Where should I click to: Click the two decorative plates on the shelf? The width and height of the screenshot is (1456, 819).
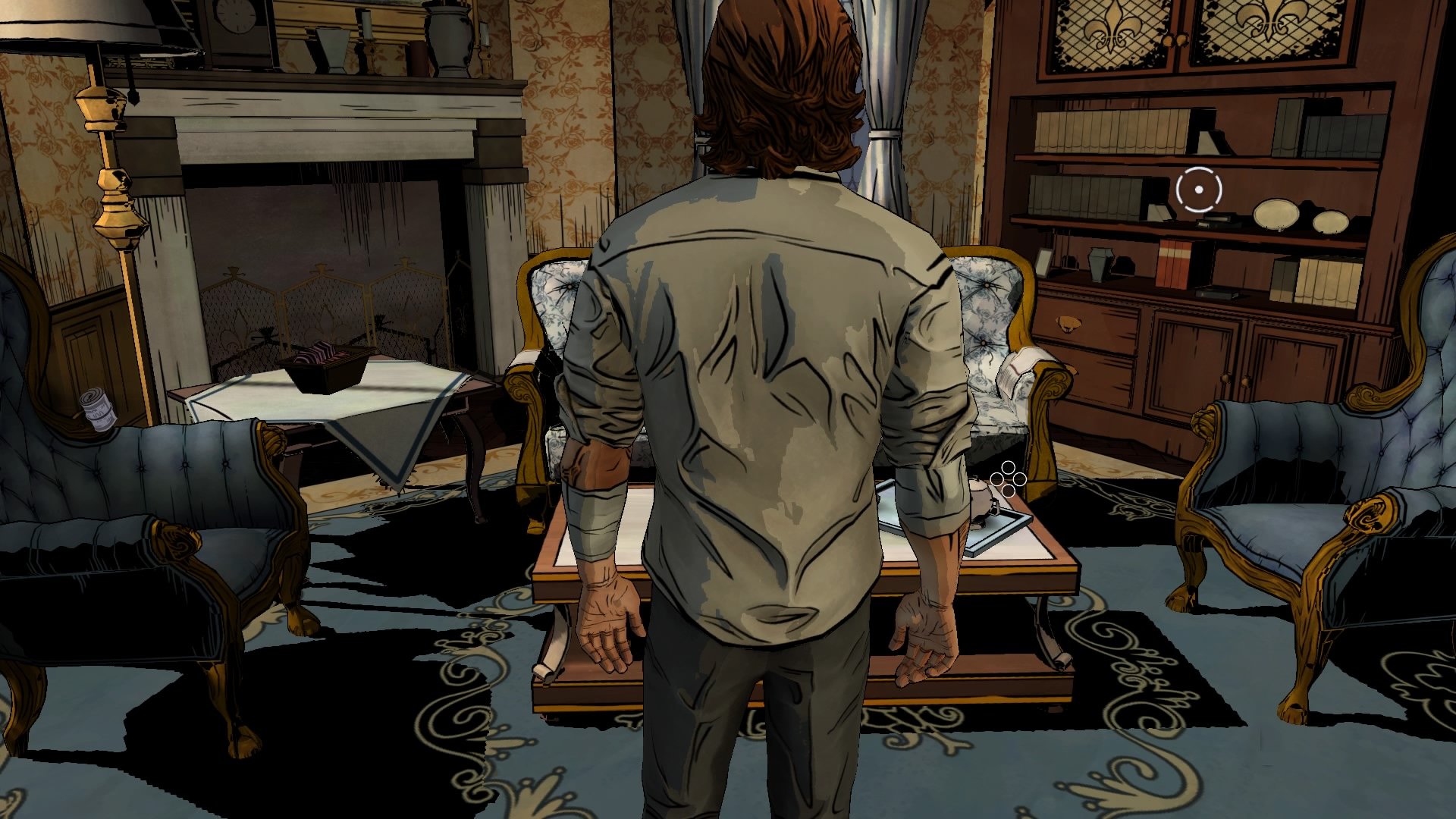pos(1300,218)
